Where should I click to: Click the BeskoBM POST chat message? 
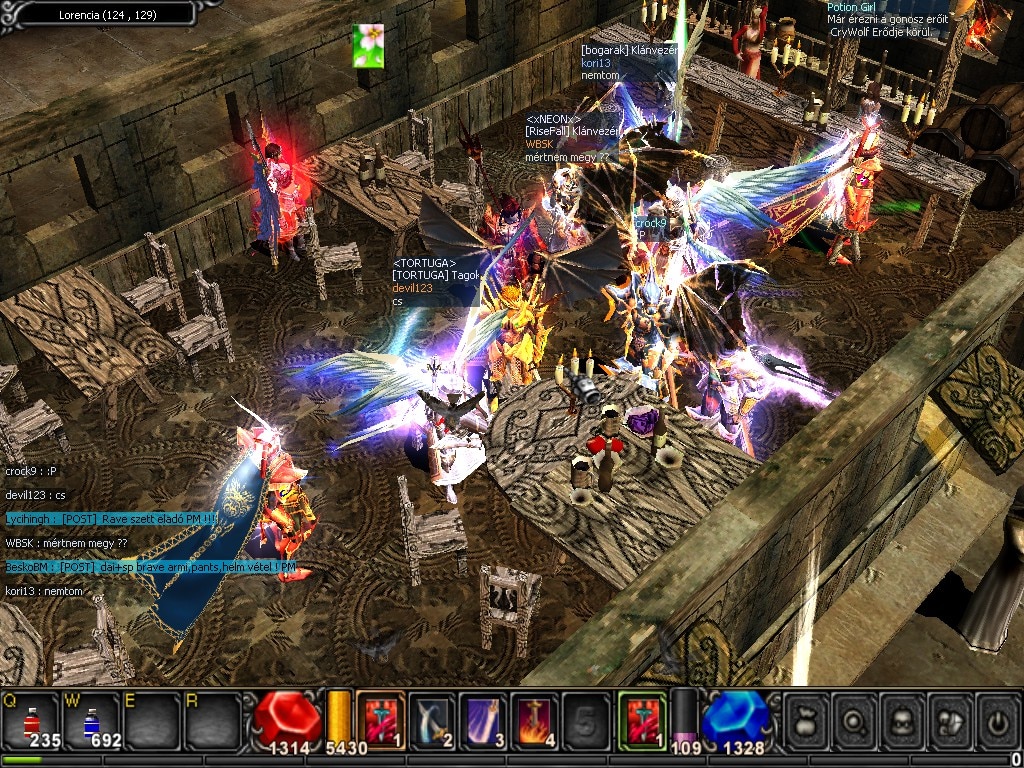click(150, 567)
